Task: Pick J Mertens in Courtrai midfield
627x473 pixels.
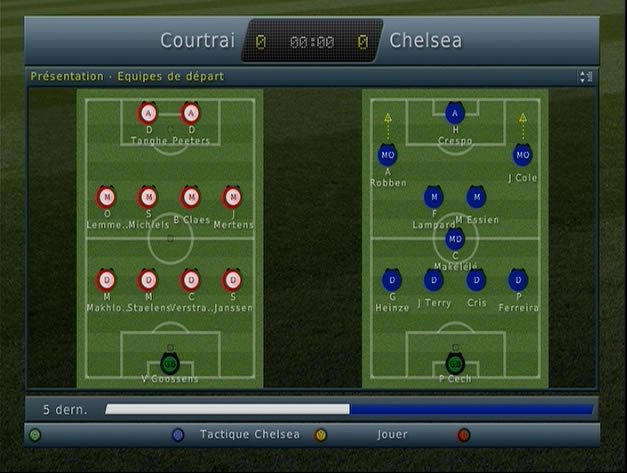Action: (x=232, y=197)
